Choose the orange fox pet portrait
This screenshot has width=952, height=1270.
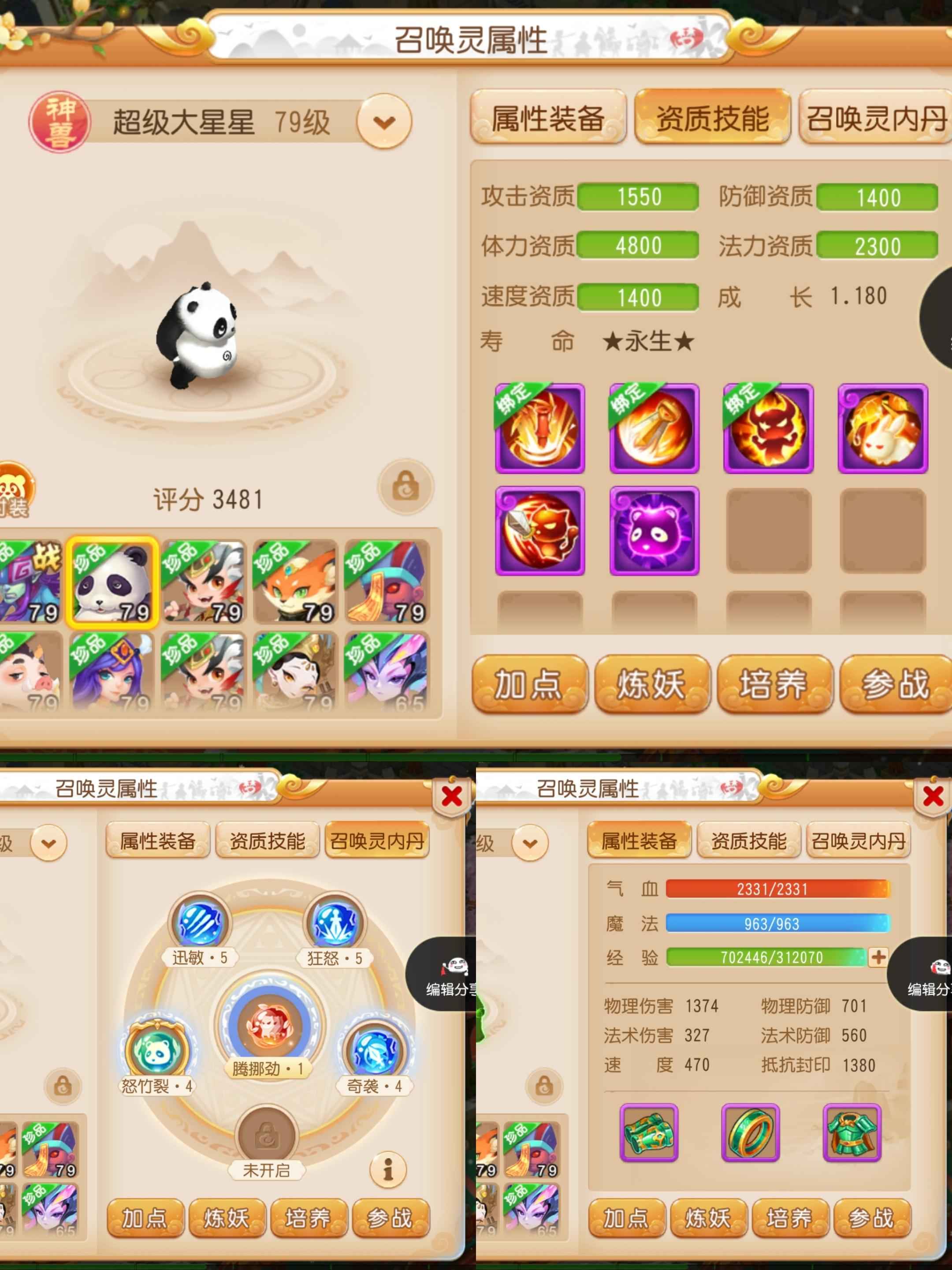click(296, 582)
